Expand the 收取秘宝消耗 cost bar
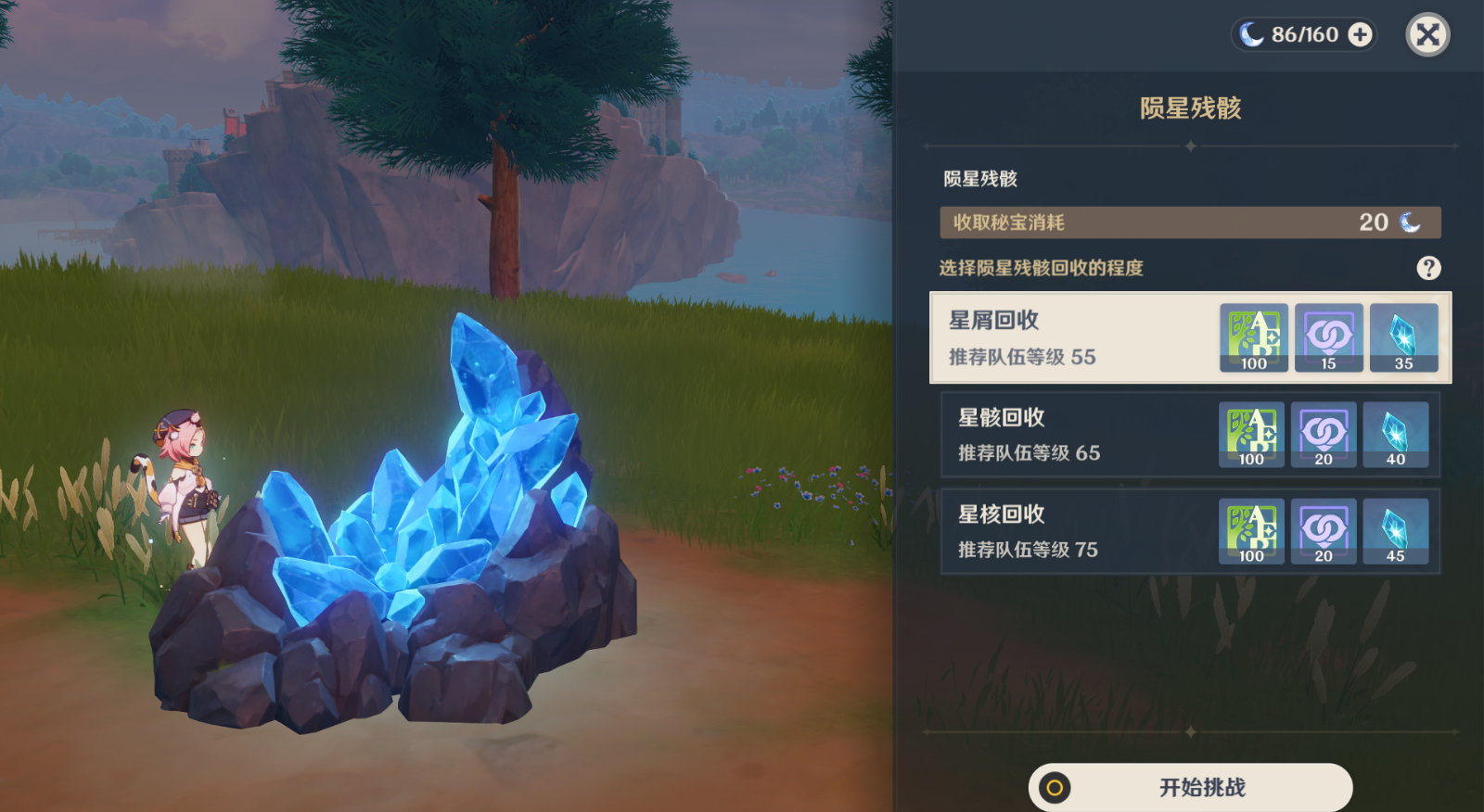1484x812 pixels. pyautogui.click(x=1190, y=222)
